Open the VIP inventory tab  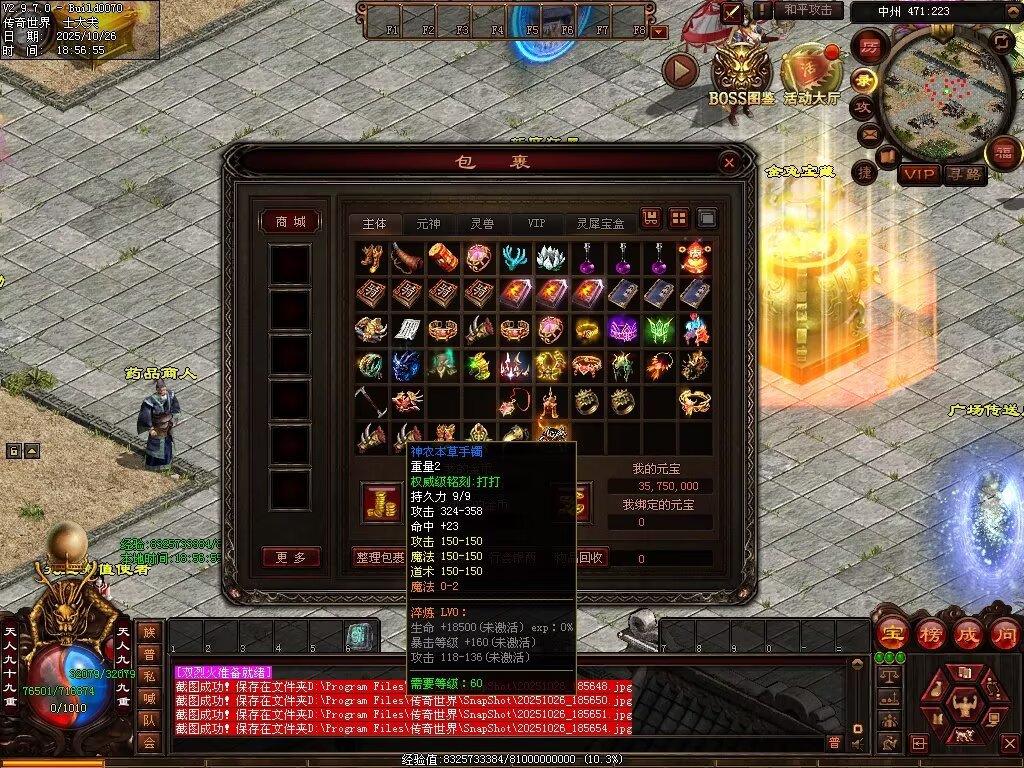click(x=537, y=223)
